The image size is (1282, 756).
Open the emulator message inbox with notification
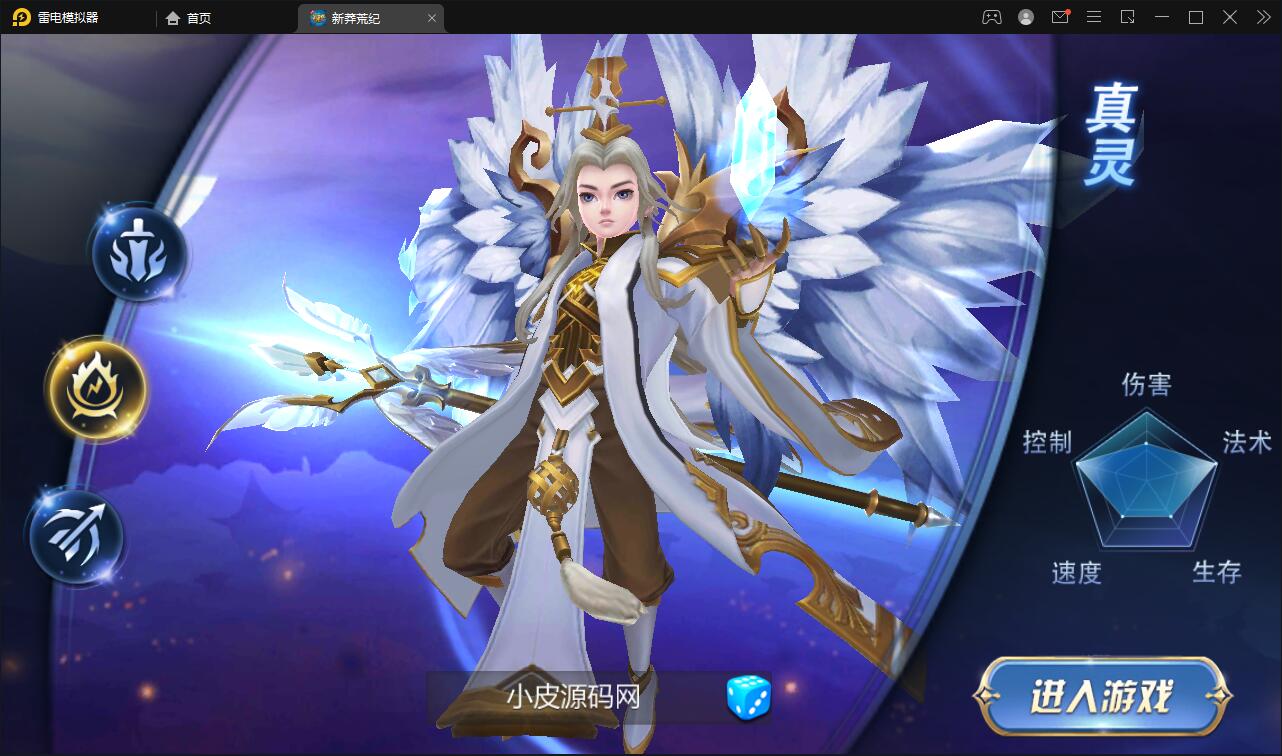click(x=1060, y=17)
